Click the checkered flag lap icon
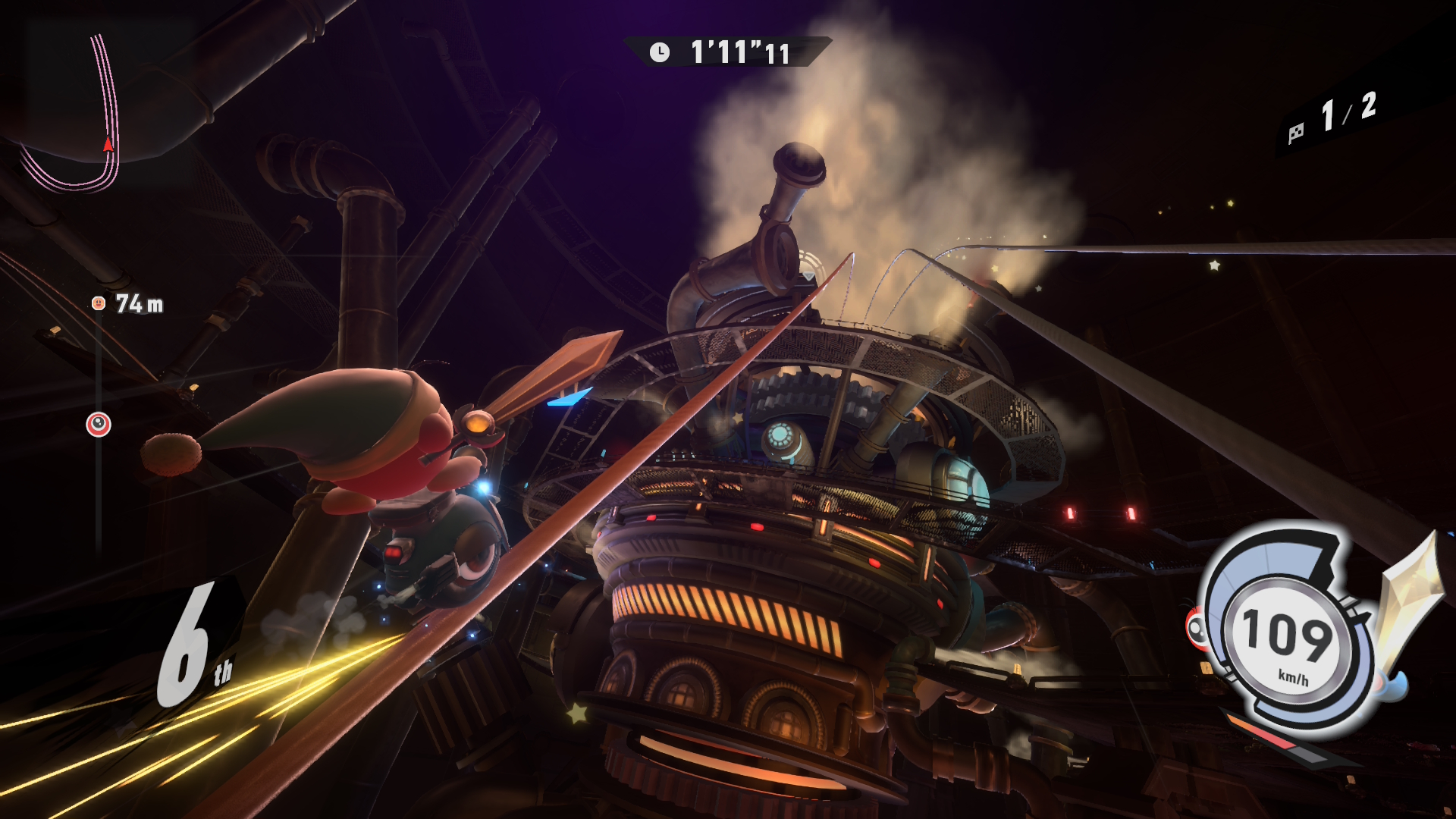Viewport: 1456px width, 819px height. [x=1296, y=133]
